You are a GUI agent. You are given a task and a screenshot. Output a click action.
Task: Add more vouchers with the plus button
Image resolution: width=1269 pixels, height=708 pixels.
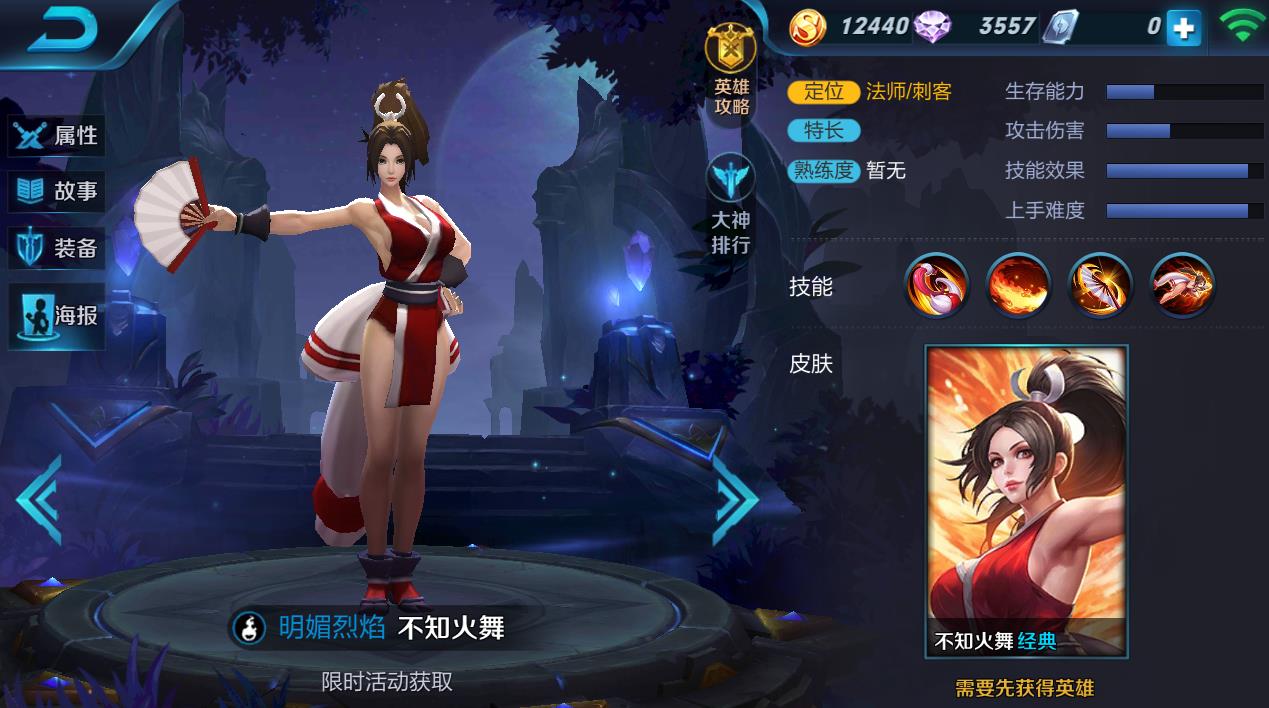point(1183,28)
